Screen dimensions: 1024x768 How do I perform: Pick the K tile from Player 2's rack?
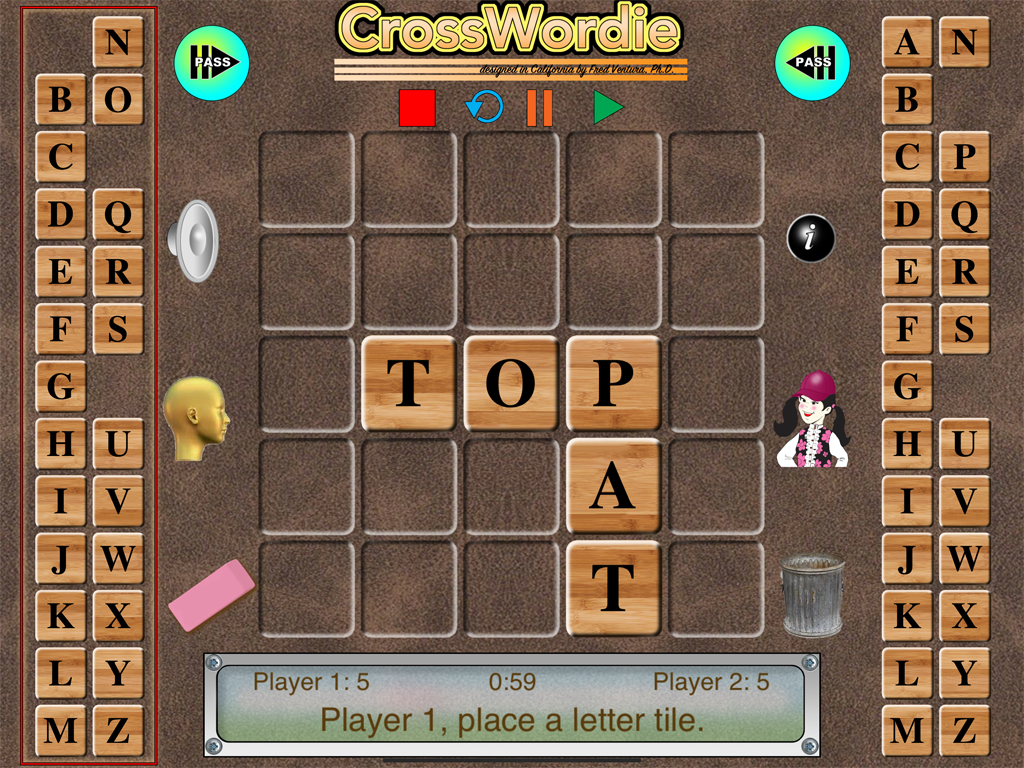coord(907,615)
